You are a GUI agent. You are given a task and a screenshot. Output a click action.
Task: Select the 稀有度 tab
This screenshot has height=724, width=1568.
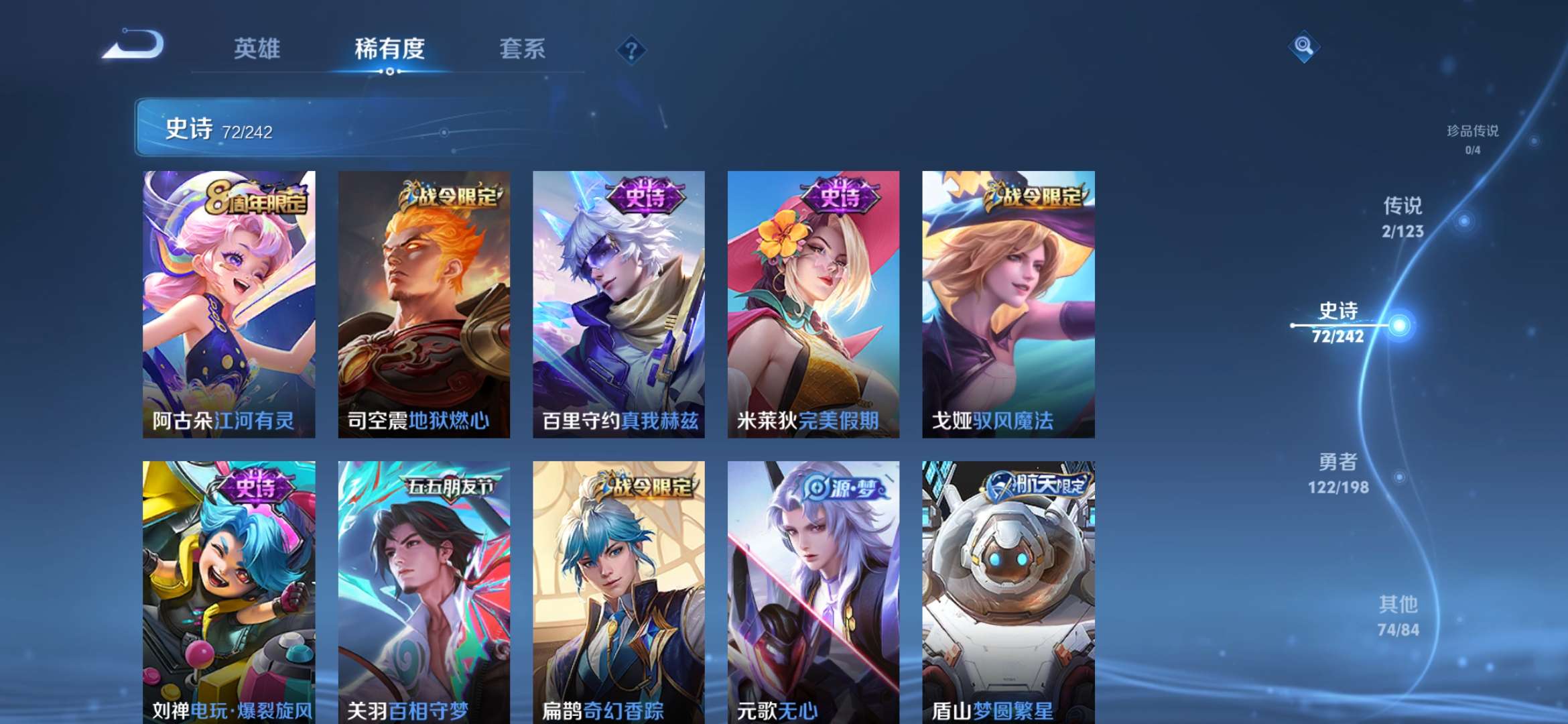point(390,48)
